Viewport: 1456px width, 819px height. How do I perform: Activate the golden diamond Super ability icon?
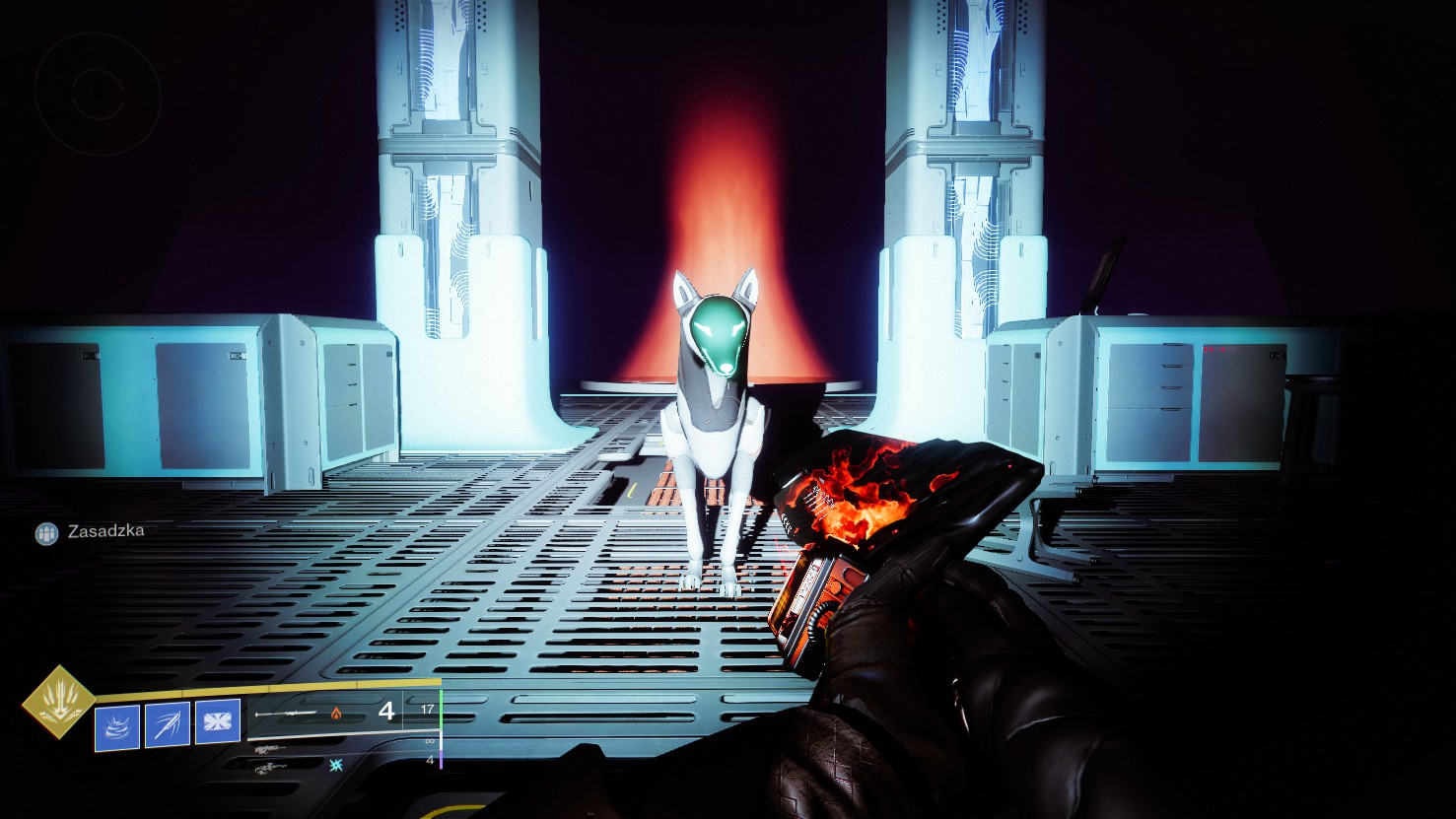tap(59, 702)
